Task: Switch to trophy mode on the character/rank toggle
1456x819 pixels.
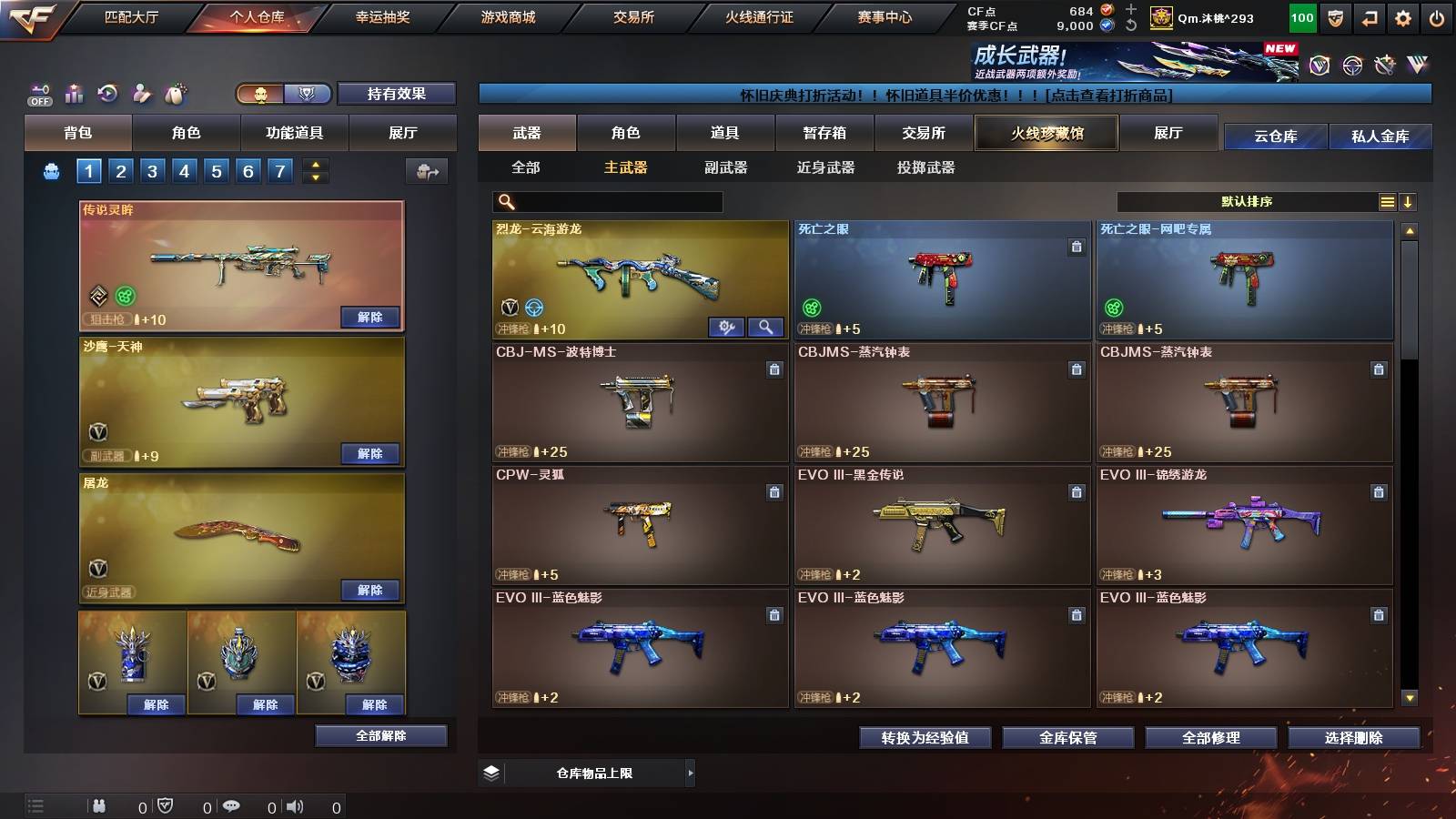Action: pos(308,94)
